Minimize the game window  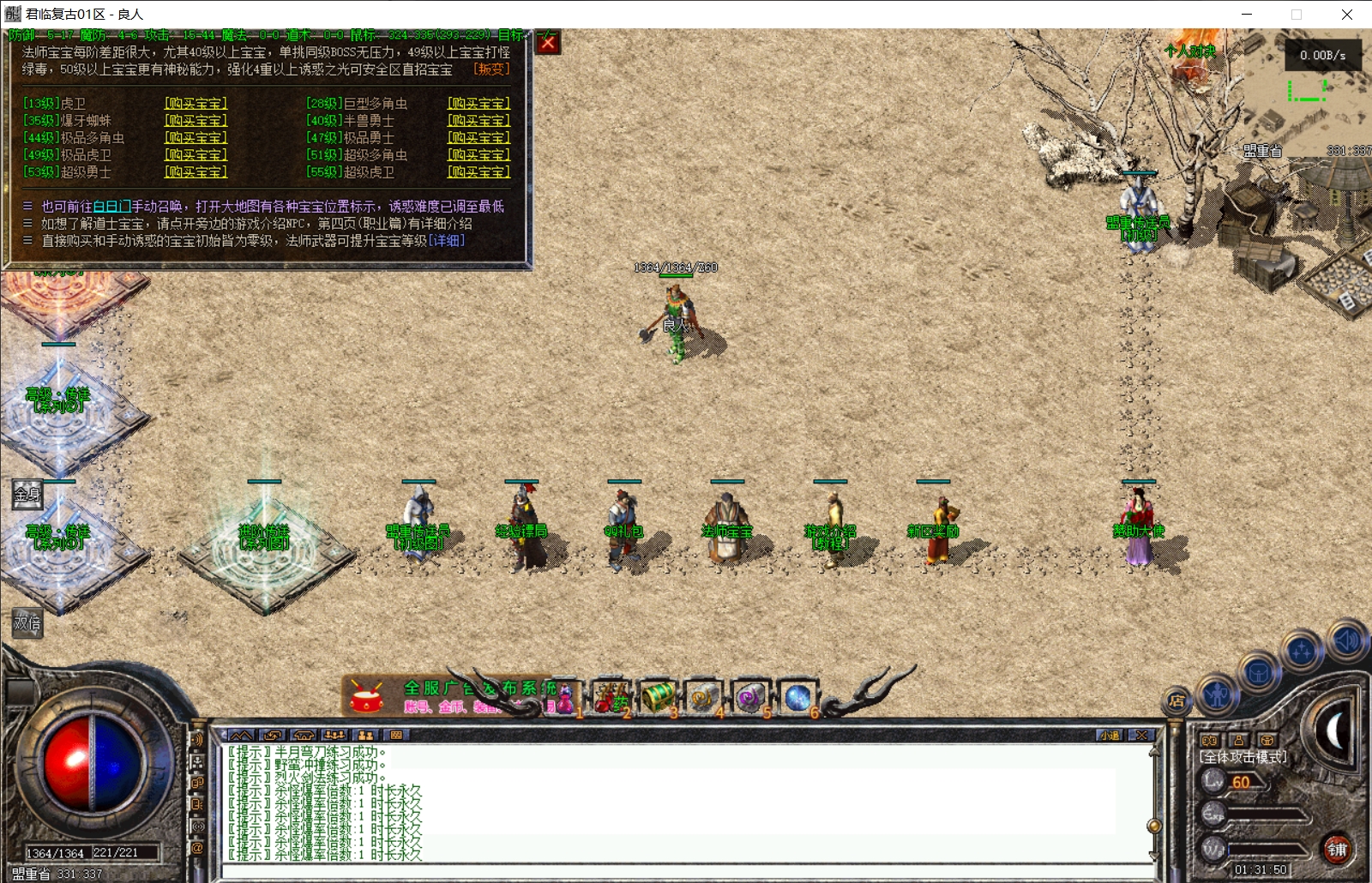(x=1247, y=15)
